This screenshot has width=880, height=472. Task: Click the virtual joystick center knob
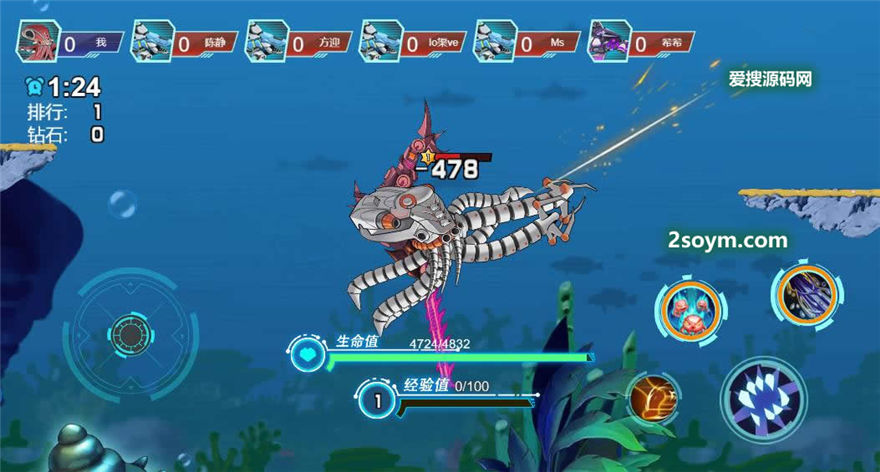[x=130, y=332]
